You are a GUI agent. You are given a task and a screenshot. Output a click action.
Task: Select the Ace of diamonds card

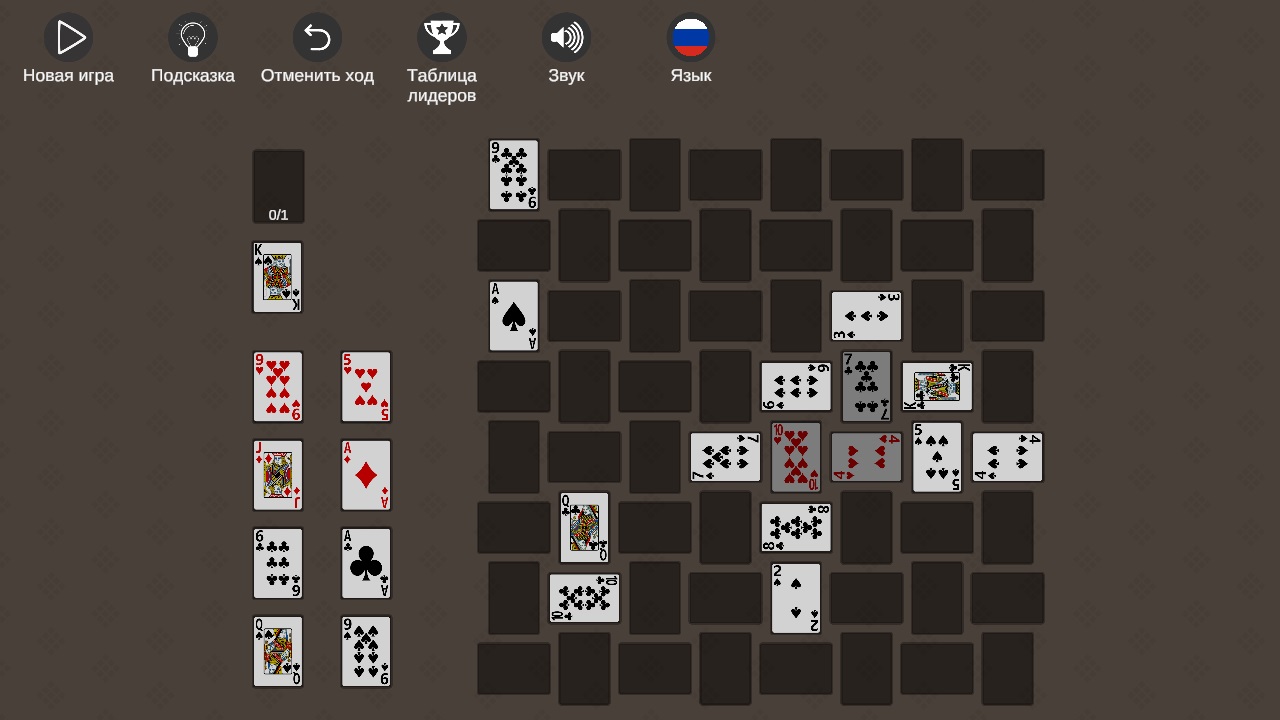click(x=366, y=475)
